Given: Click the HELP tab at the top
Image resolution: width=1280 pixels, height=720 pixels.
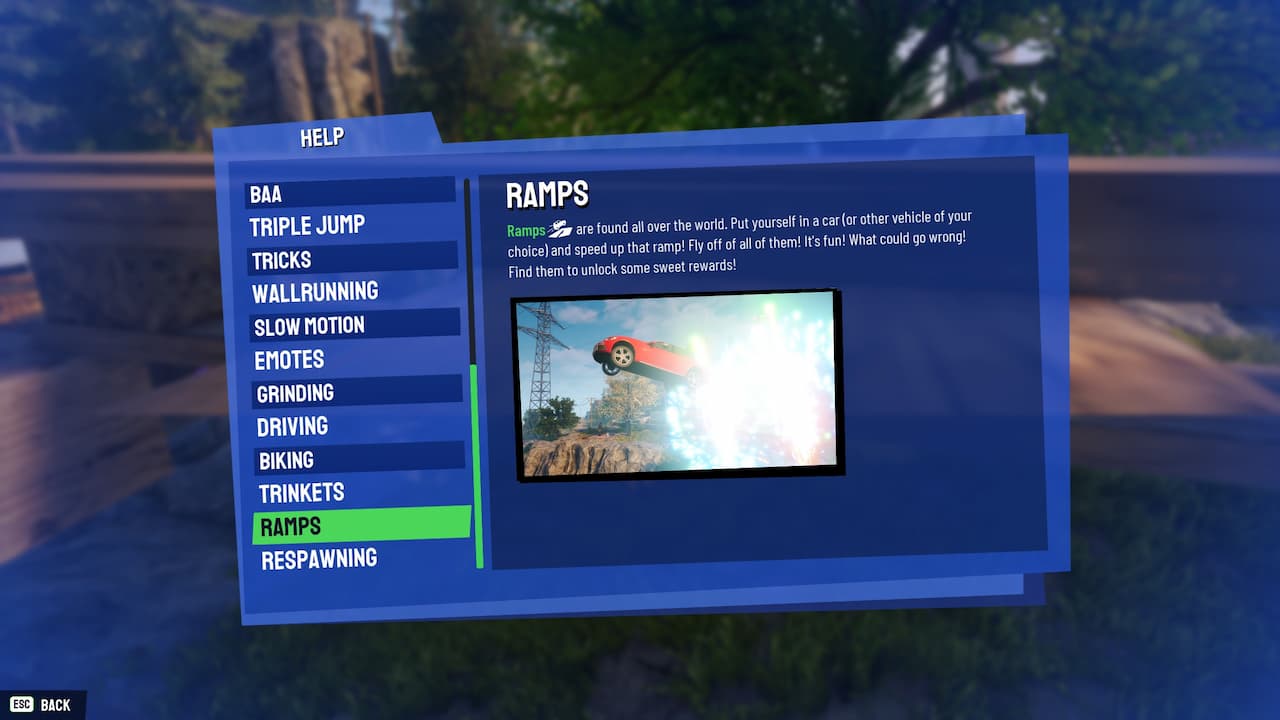Looking at the screenshot, I should 322,137.
